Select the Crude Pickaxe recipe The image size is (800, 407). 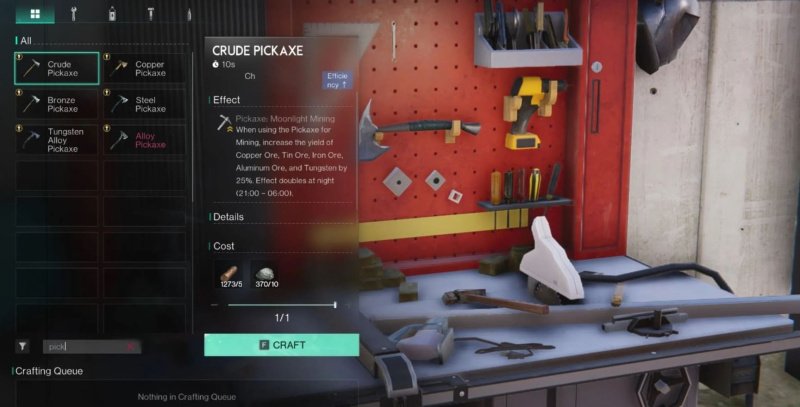(57, 69)
